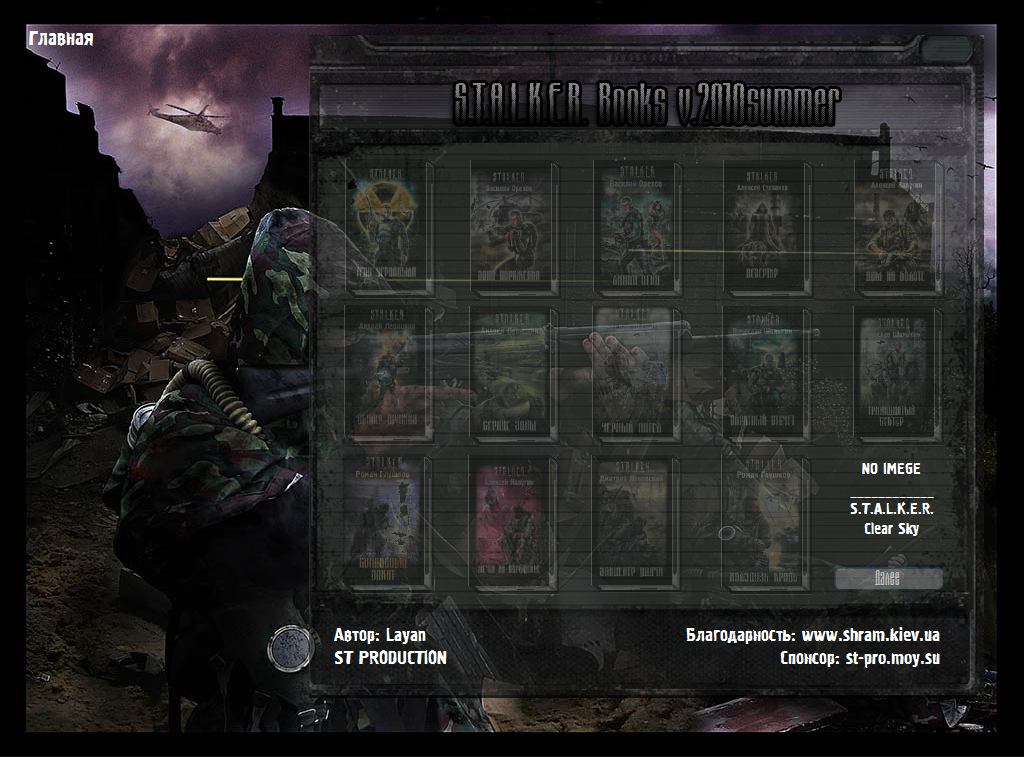Go to the Главная main page

tap(61, 39)
